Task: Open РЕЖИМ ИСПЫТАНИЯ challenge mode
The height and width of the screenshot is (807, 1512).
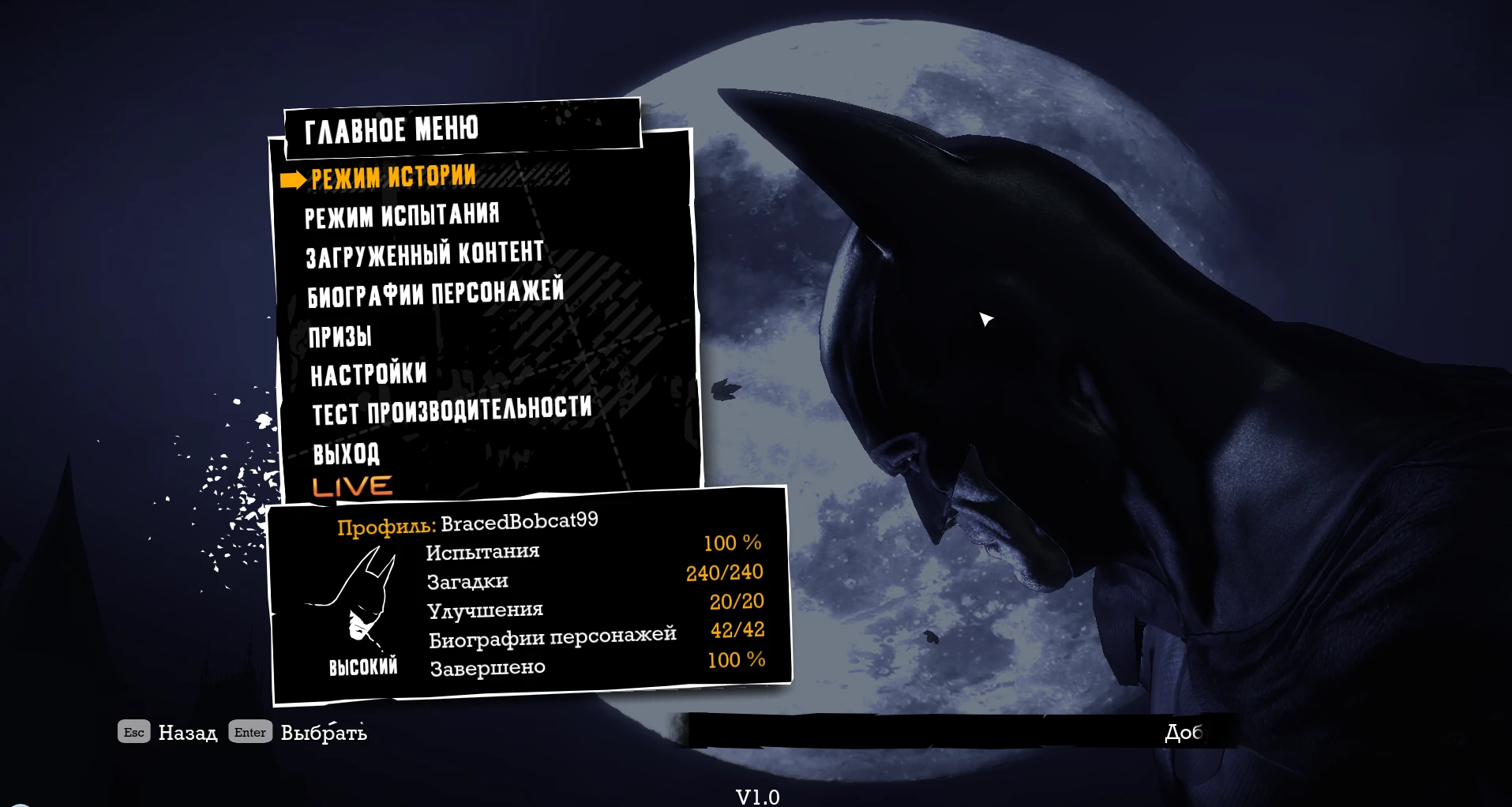Action: coord(403,213)
